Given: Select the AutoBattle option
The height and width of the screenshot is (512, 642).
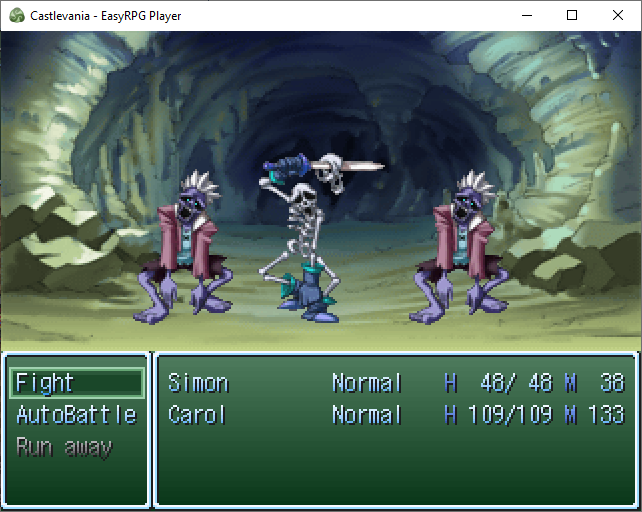Looking at the screenshot, I should tap(76, 415).
